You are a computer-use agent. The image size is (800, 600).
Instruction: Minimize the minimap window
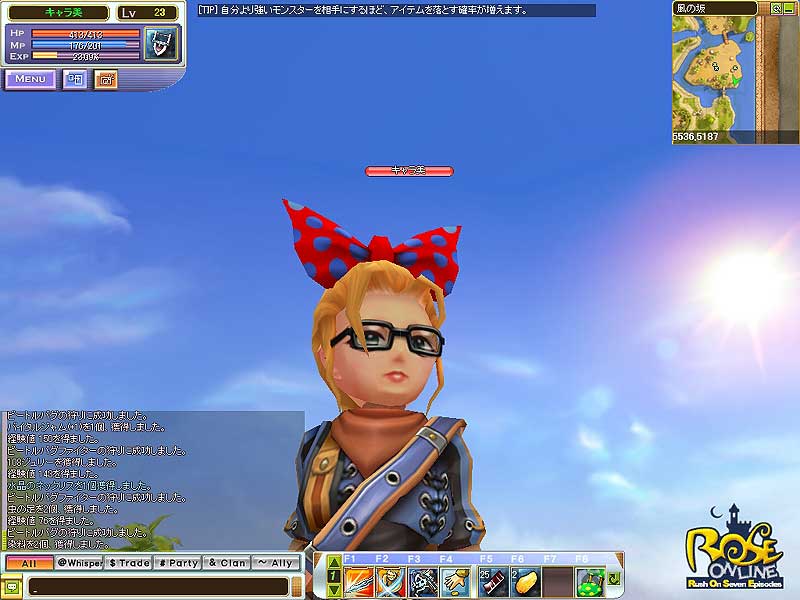point(789,7)
